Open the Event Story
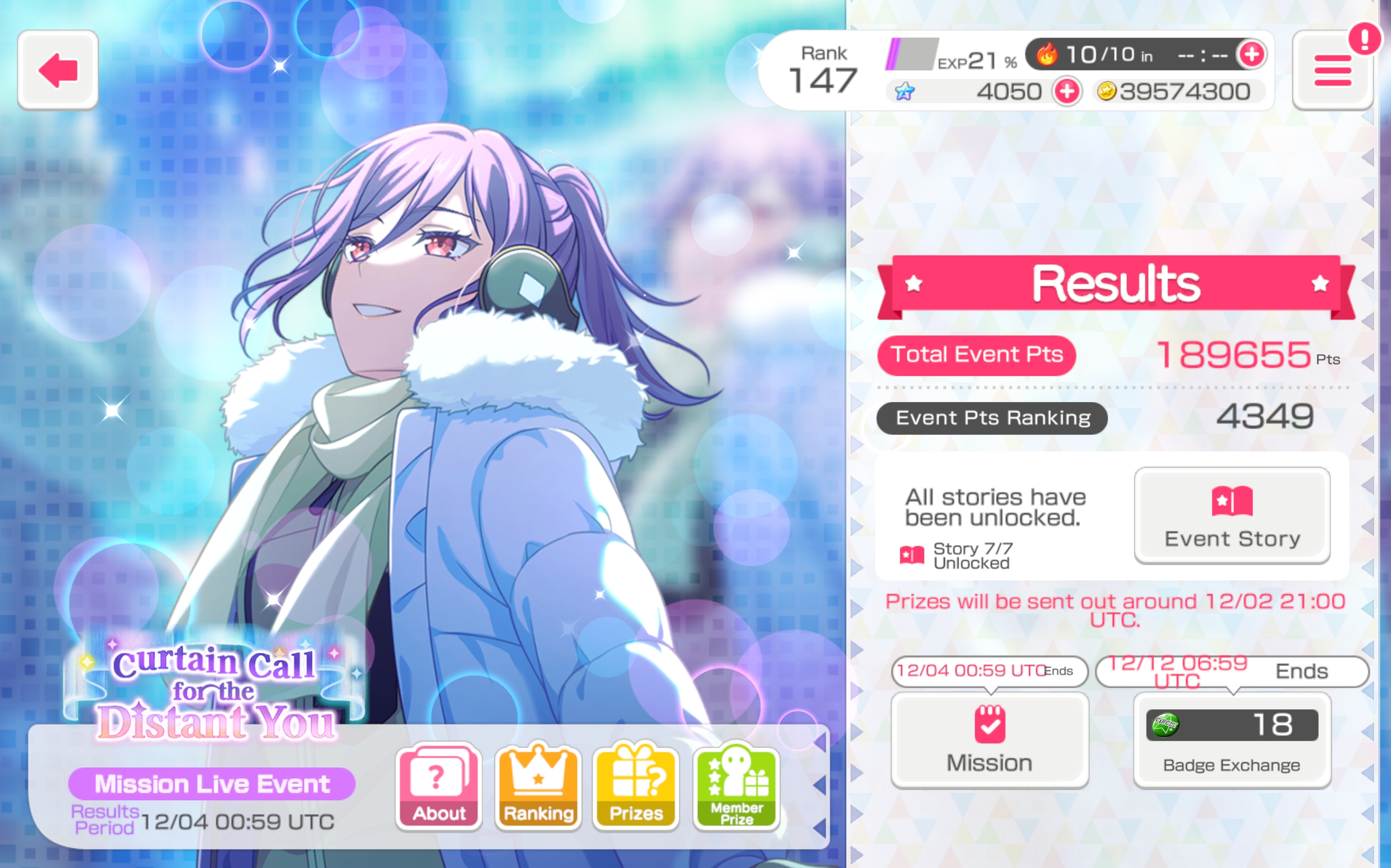This screenshot has width=1391, height=868. [1232, 515]
